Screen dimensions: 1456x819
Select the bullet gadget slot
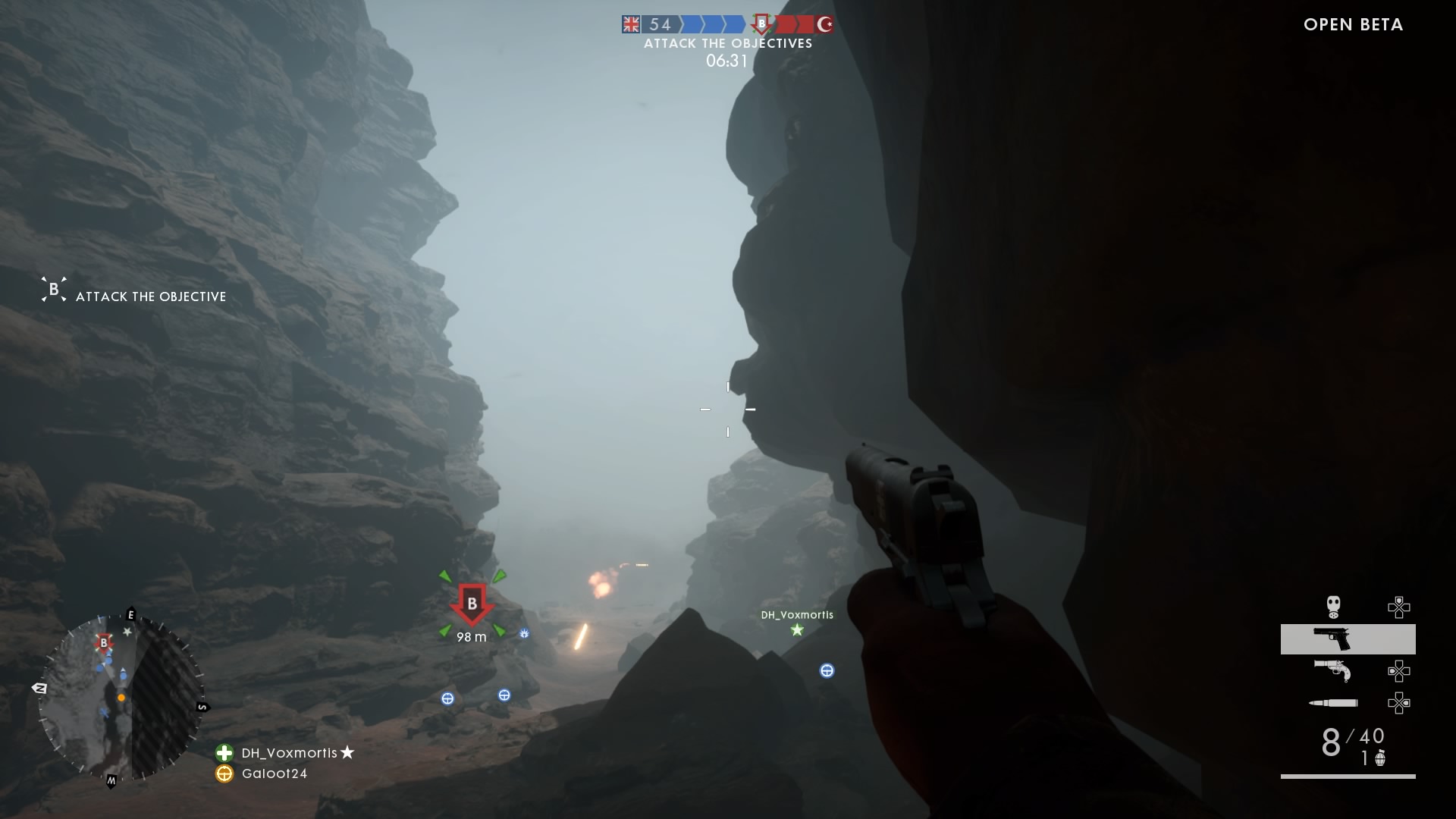(x=1333, y=703)
